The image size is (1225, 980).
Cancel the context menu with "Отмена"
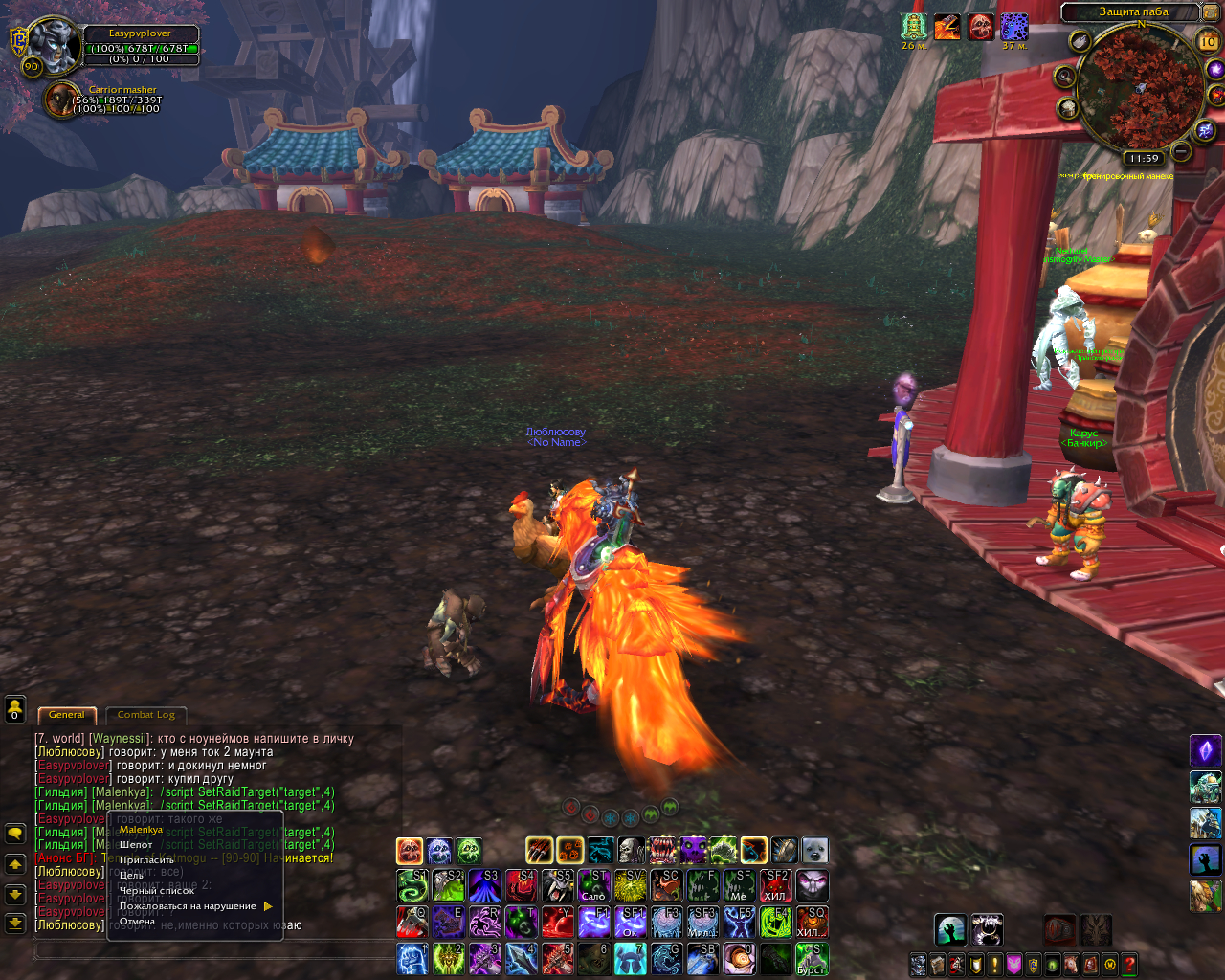coord(137,922)
